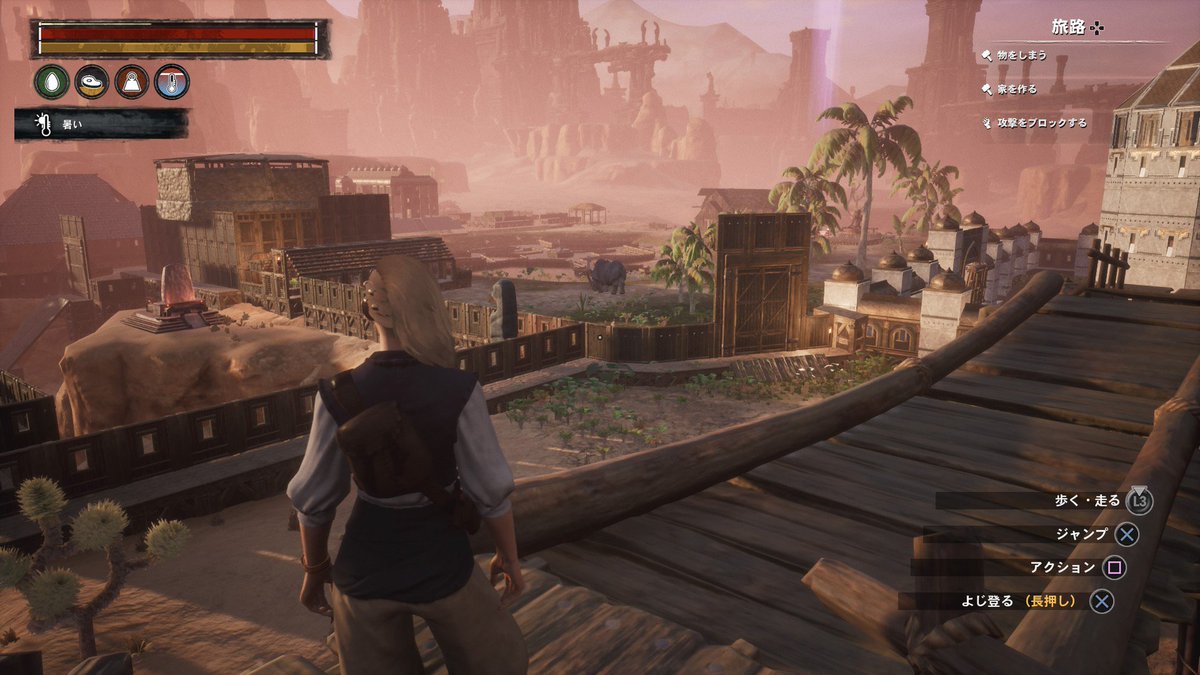Image resolution: width=1200 pixels, height=675 pixels.
Task: Select the meat hunger status icon
Action: tap(92, 82)
